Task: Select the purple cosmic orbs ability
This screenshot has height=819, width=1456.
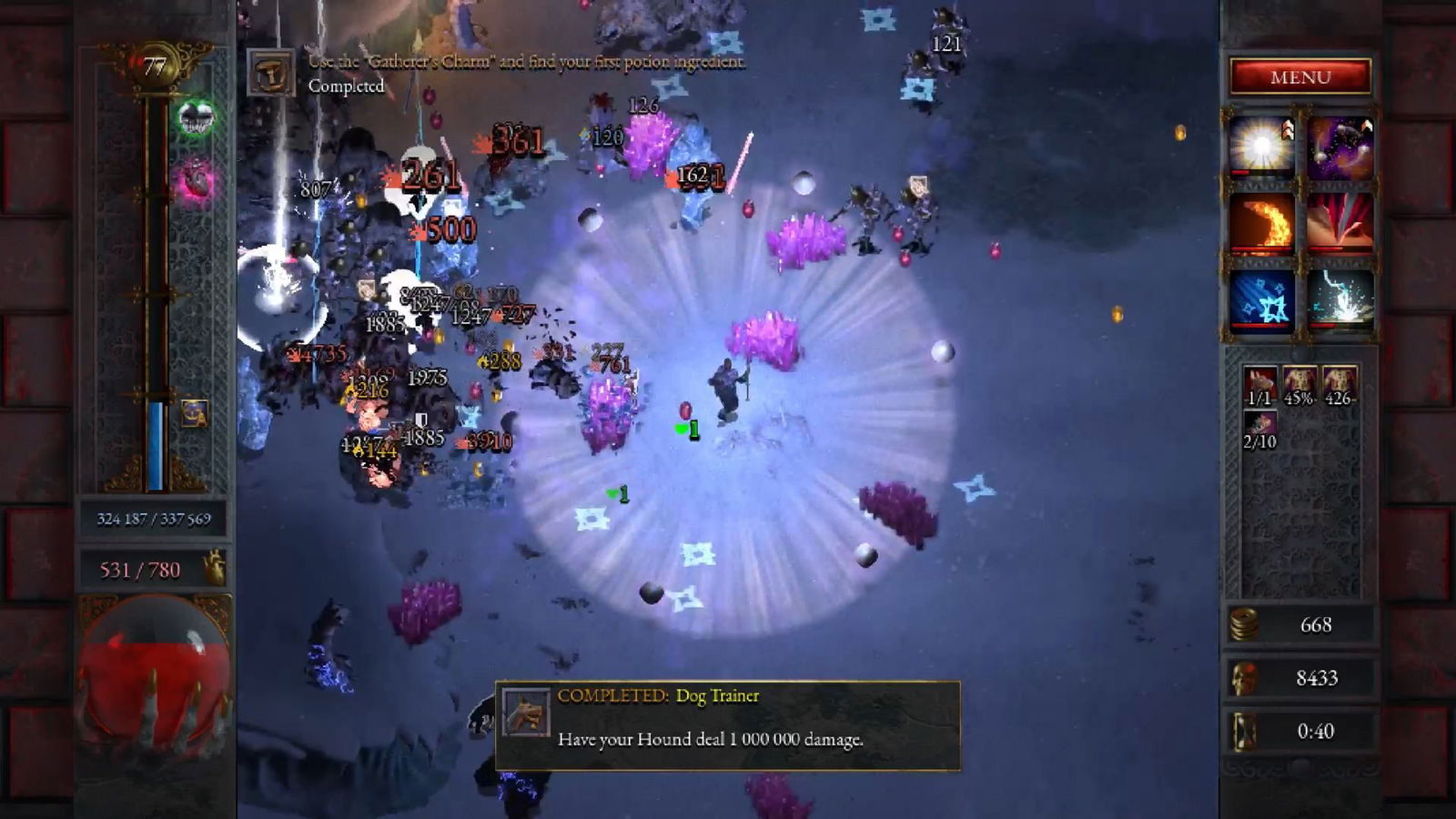Action: [x=1340, y=146]
